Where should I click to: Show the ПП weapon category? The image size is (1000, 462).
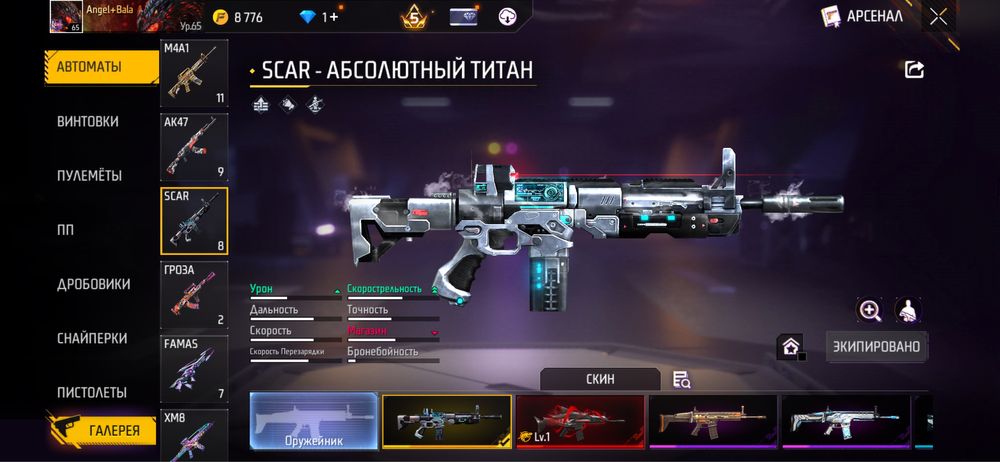(66, 229)
